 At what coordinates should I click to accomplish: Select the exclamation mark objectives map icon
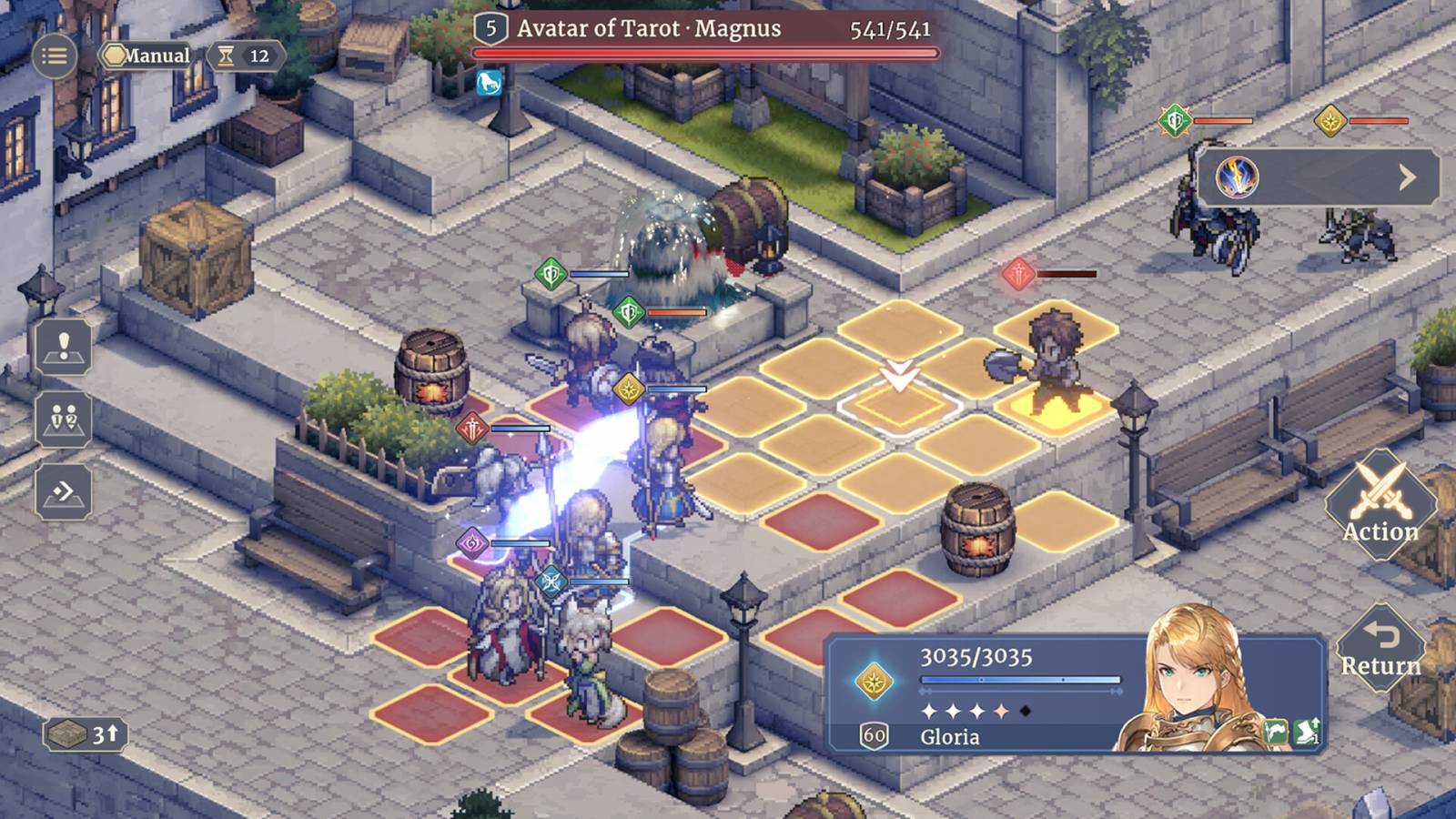click(62, 349)
